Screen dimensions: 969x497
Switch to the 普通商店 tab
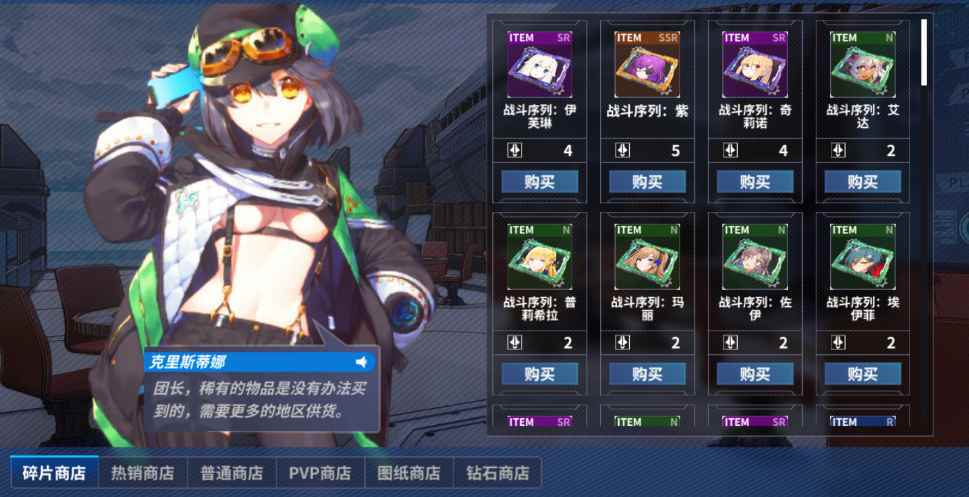pyautogui.click(x=231, y=472)
